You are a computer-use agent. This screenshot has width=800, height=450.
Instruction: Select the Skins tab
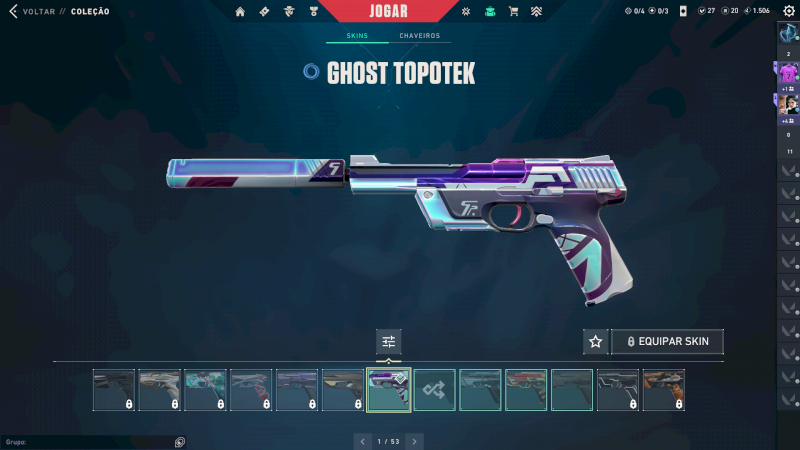pos(357,36)
